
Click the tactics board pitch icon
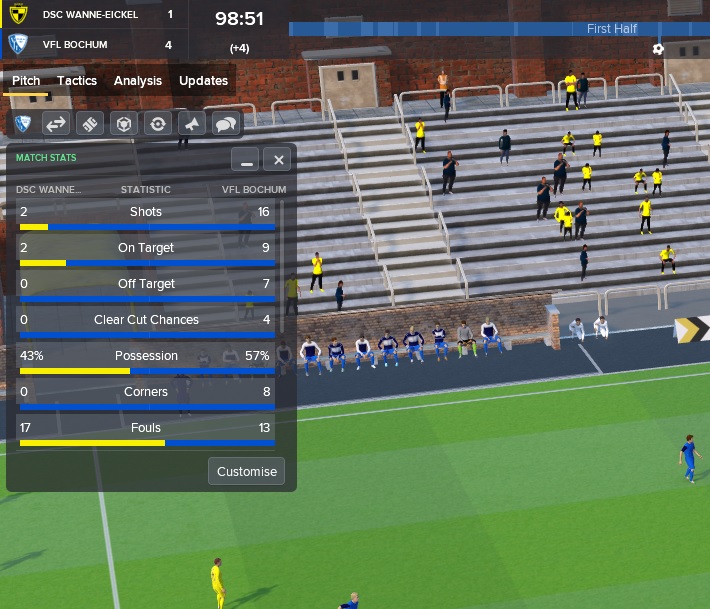(x=90, y=124)
